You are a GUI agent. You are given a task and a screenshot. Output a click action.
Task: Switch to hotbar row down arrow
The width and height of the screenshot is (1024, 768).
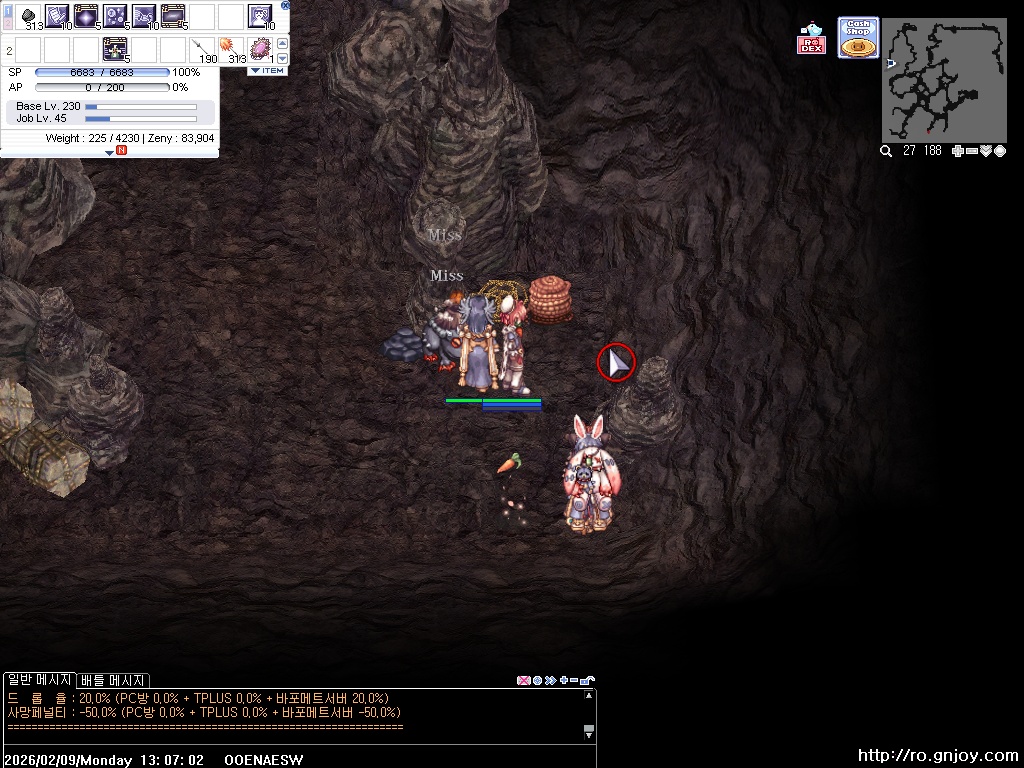pos(282,59)
